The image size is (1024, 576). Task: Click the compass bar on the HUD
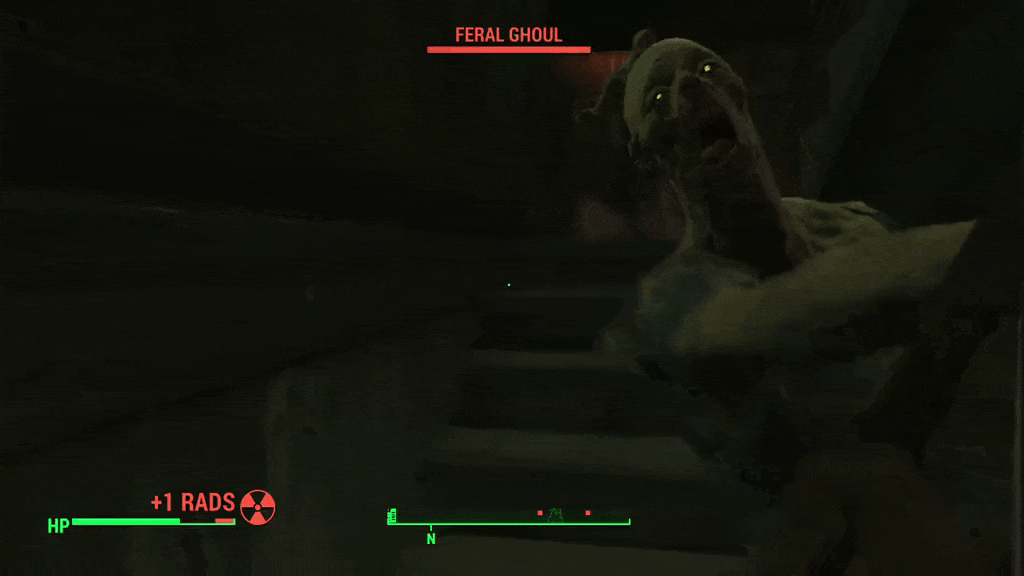pos(509,520)
